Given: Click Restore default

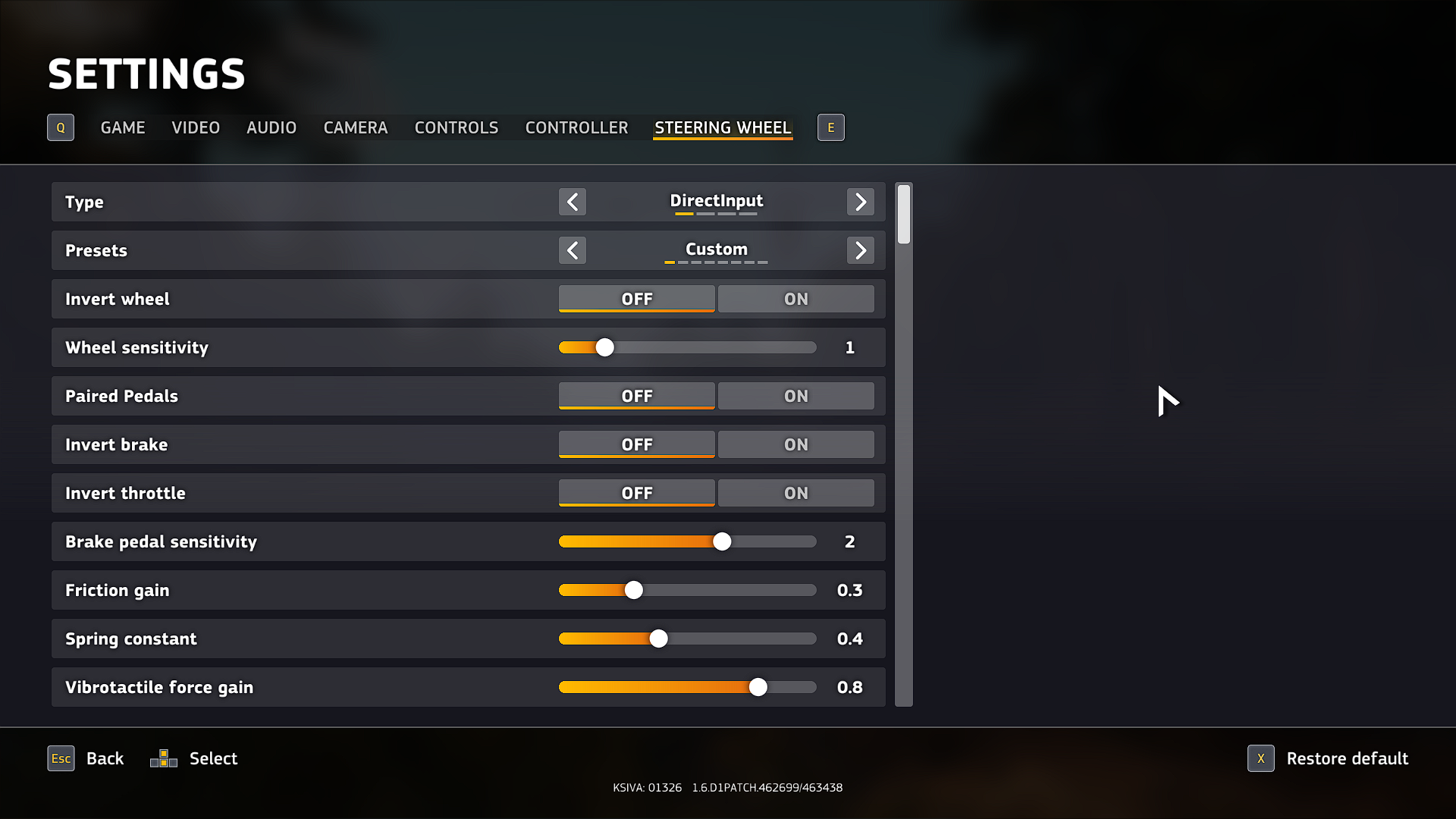Looking at the screenshot, I should (1348, 758).
